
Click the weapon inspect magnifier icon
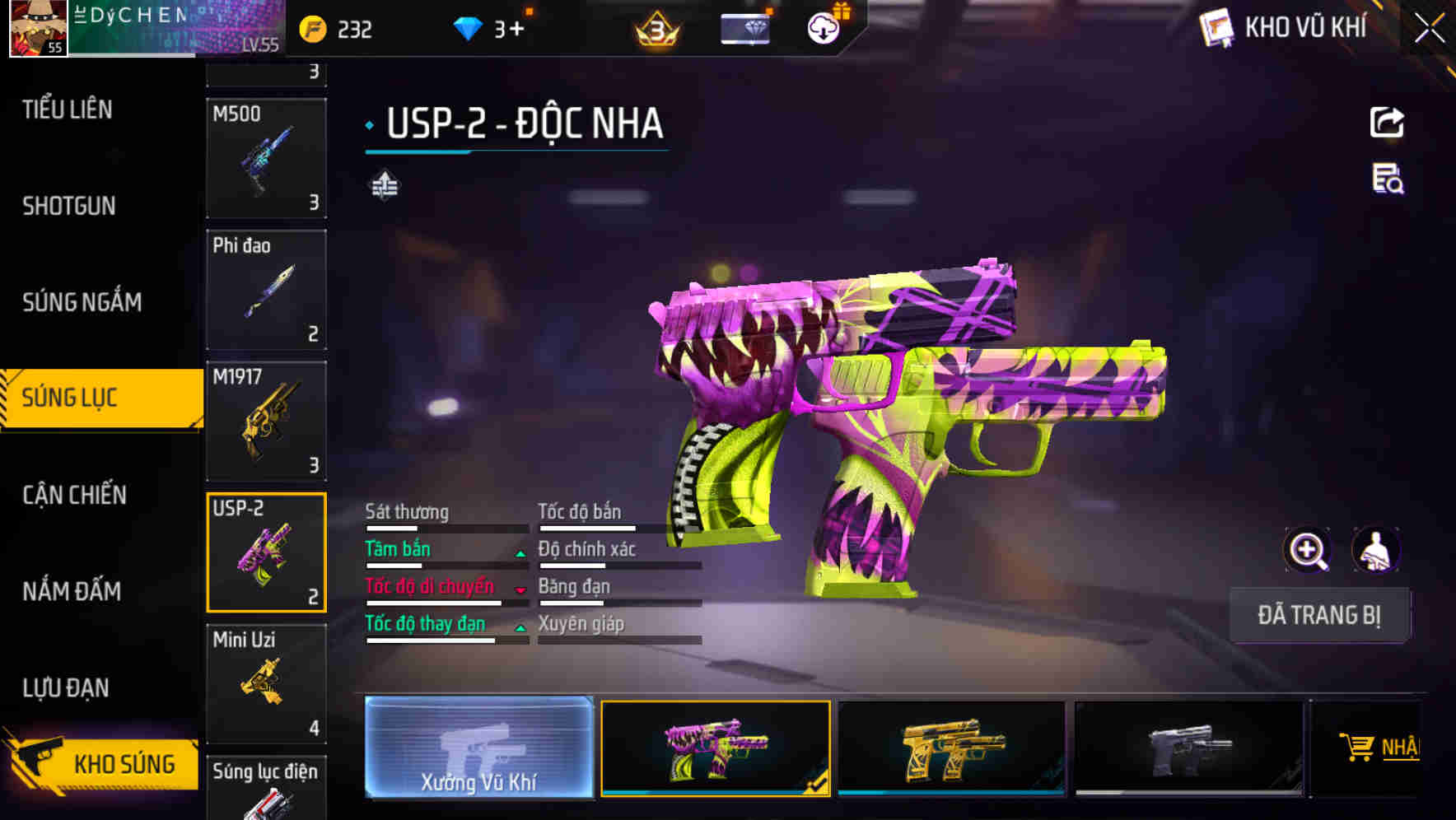pos(1389,183)
